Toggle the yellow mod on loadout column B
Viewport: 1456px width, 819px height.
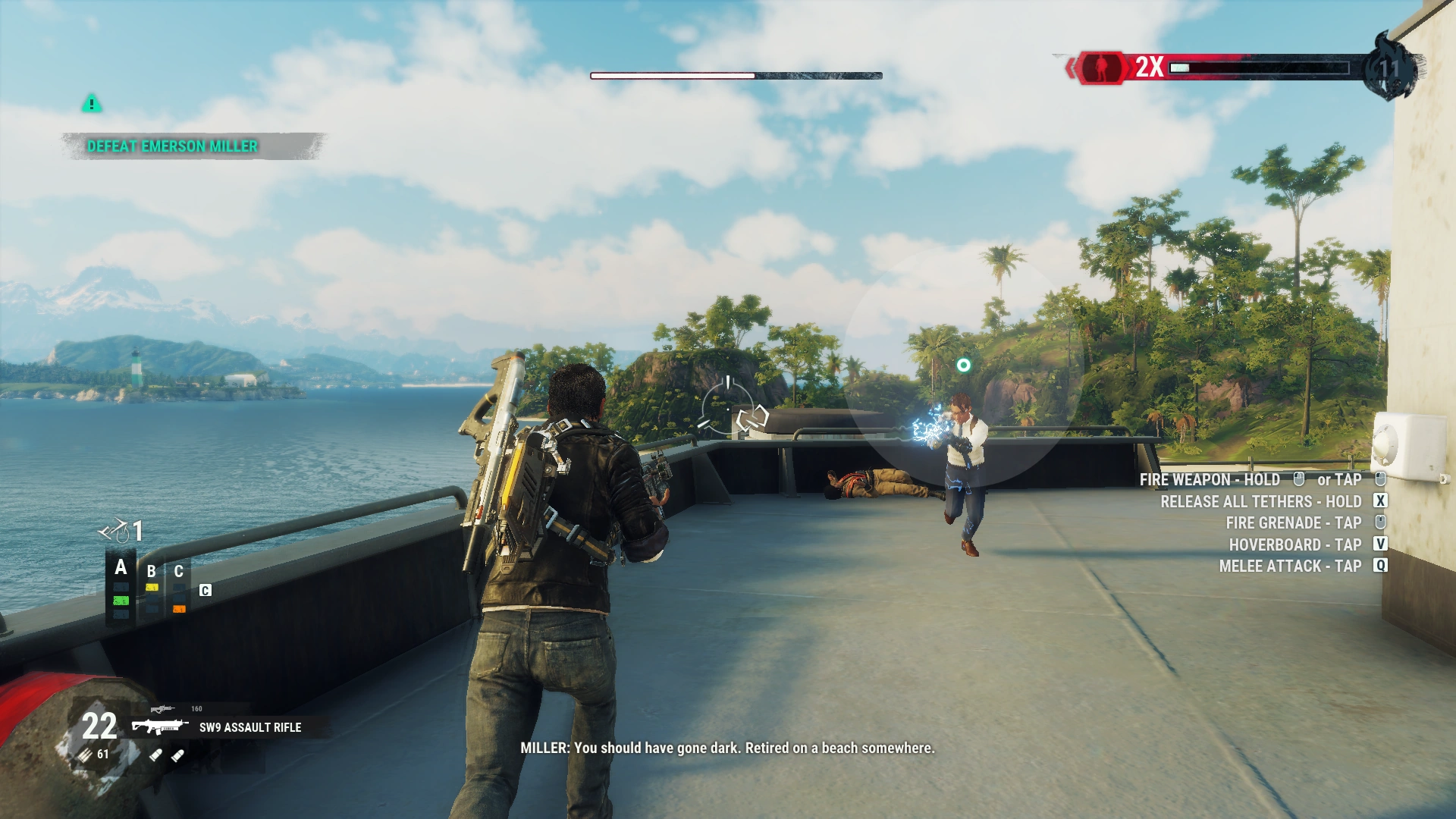[152, 588]
